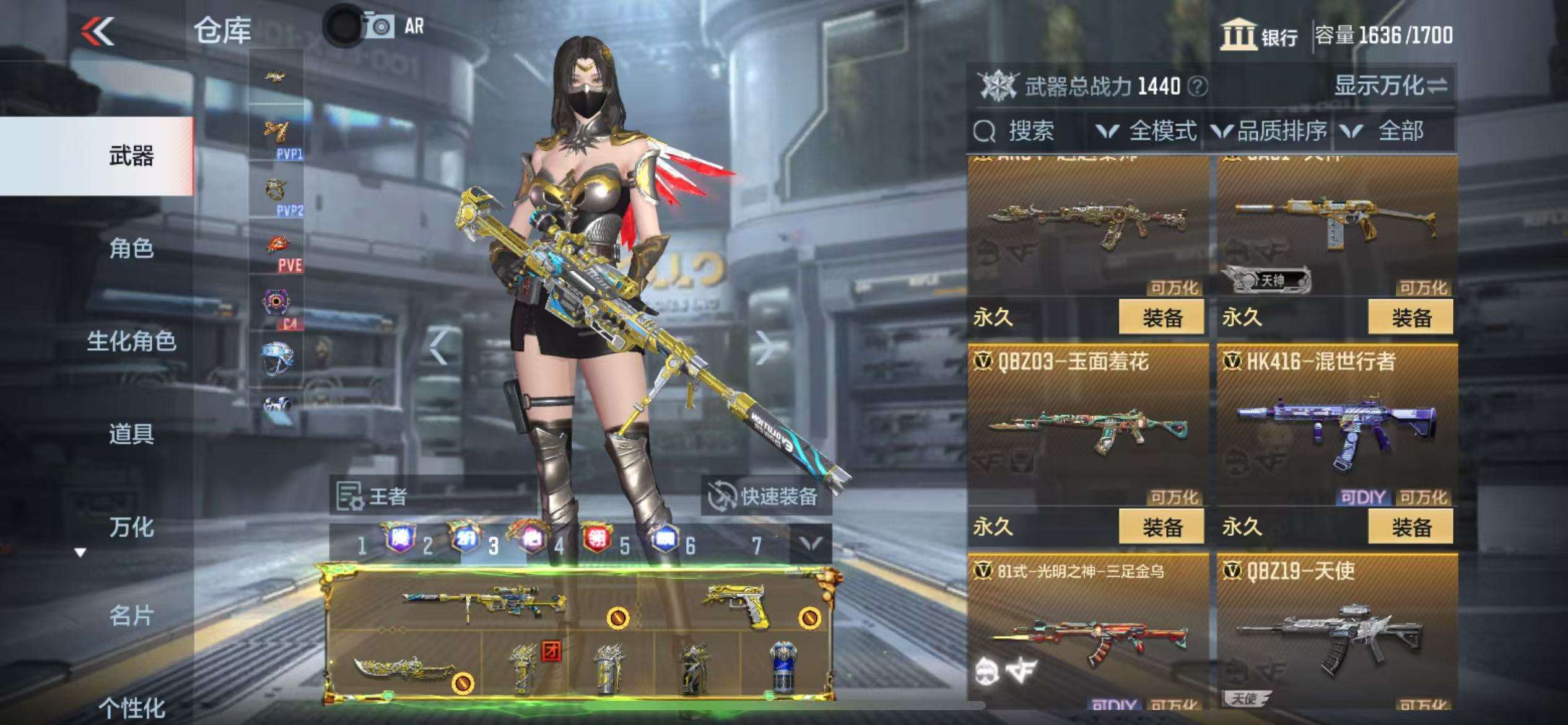Select the golden pistol loadout slot
The image size is (1568, 725).
[737, 604]
